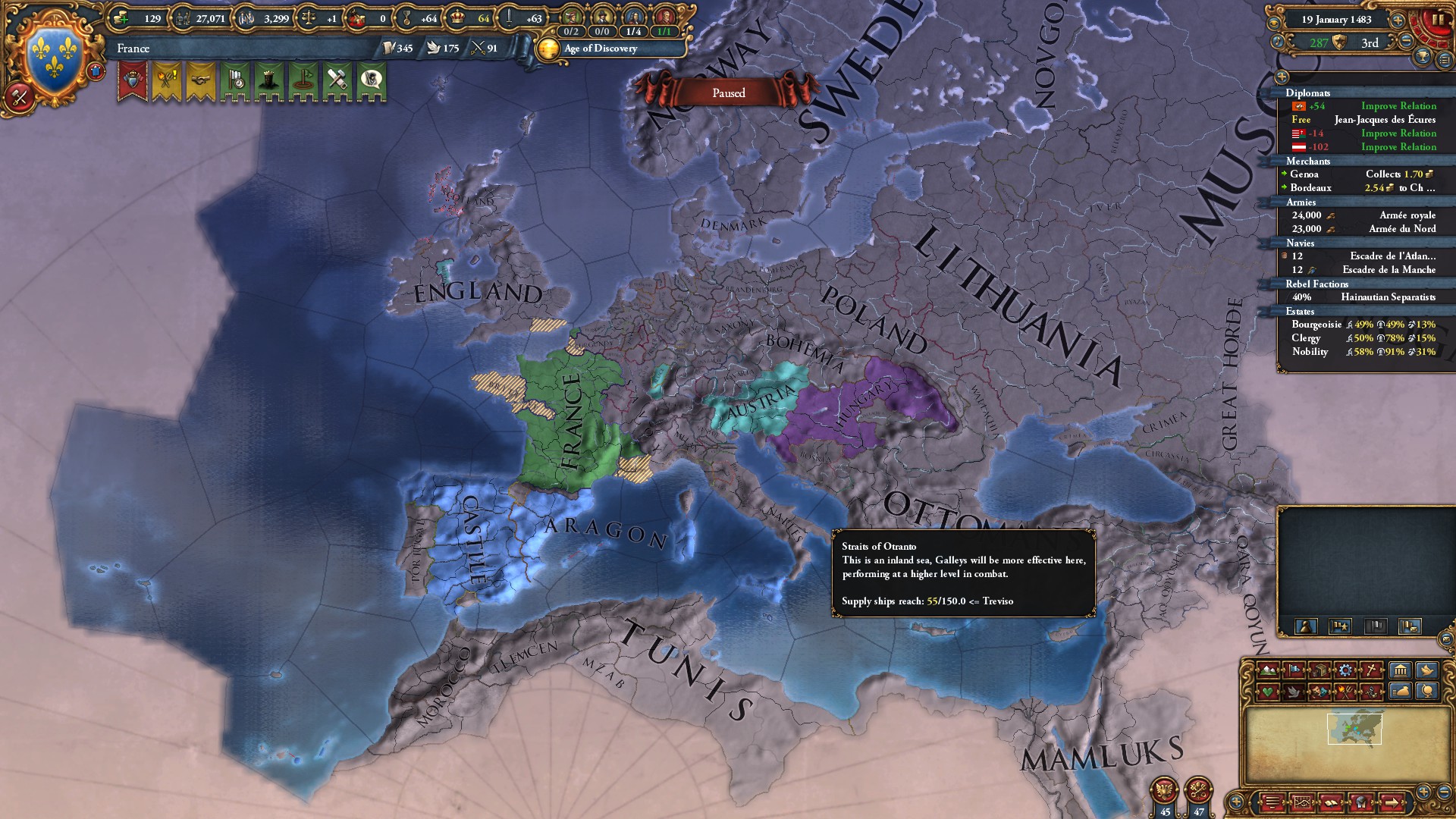
Task: Open the Age of Discovery screen
Action: coord(598,49)
